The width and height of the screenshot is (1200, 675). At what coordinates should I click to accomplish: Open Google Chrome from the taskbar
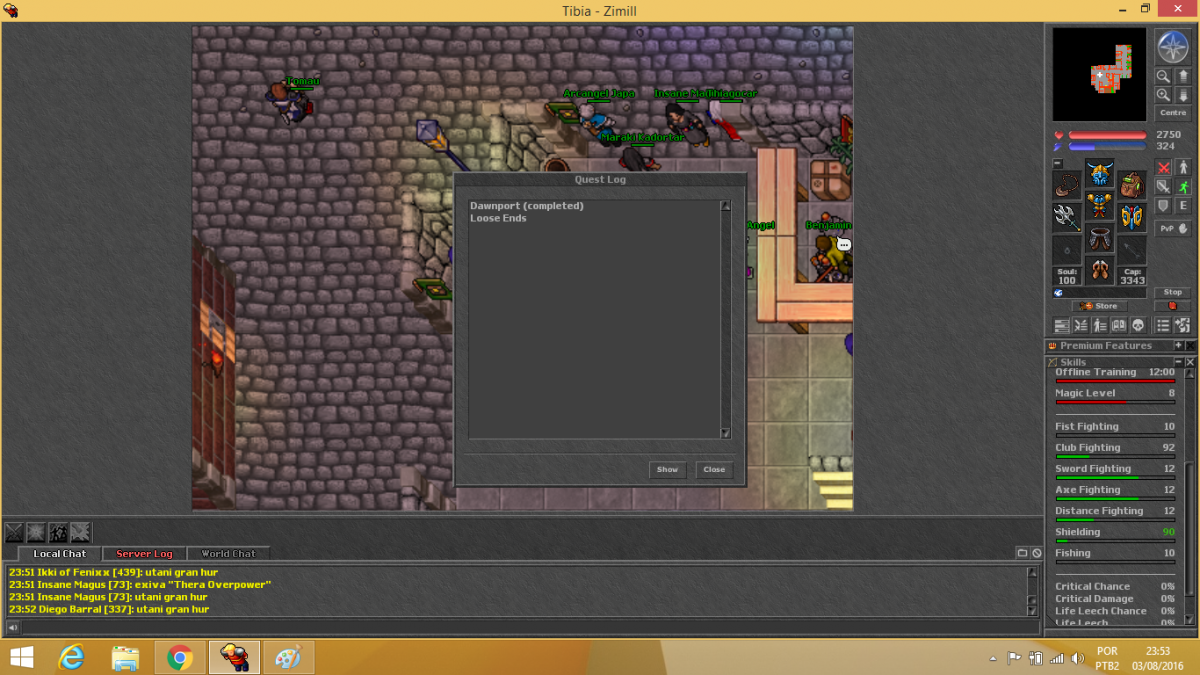coord(180,657)
